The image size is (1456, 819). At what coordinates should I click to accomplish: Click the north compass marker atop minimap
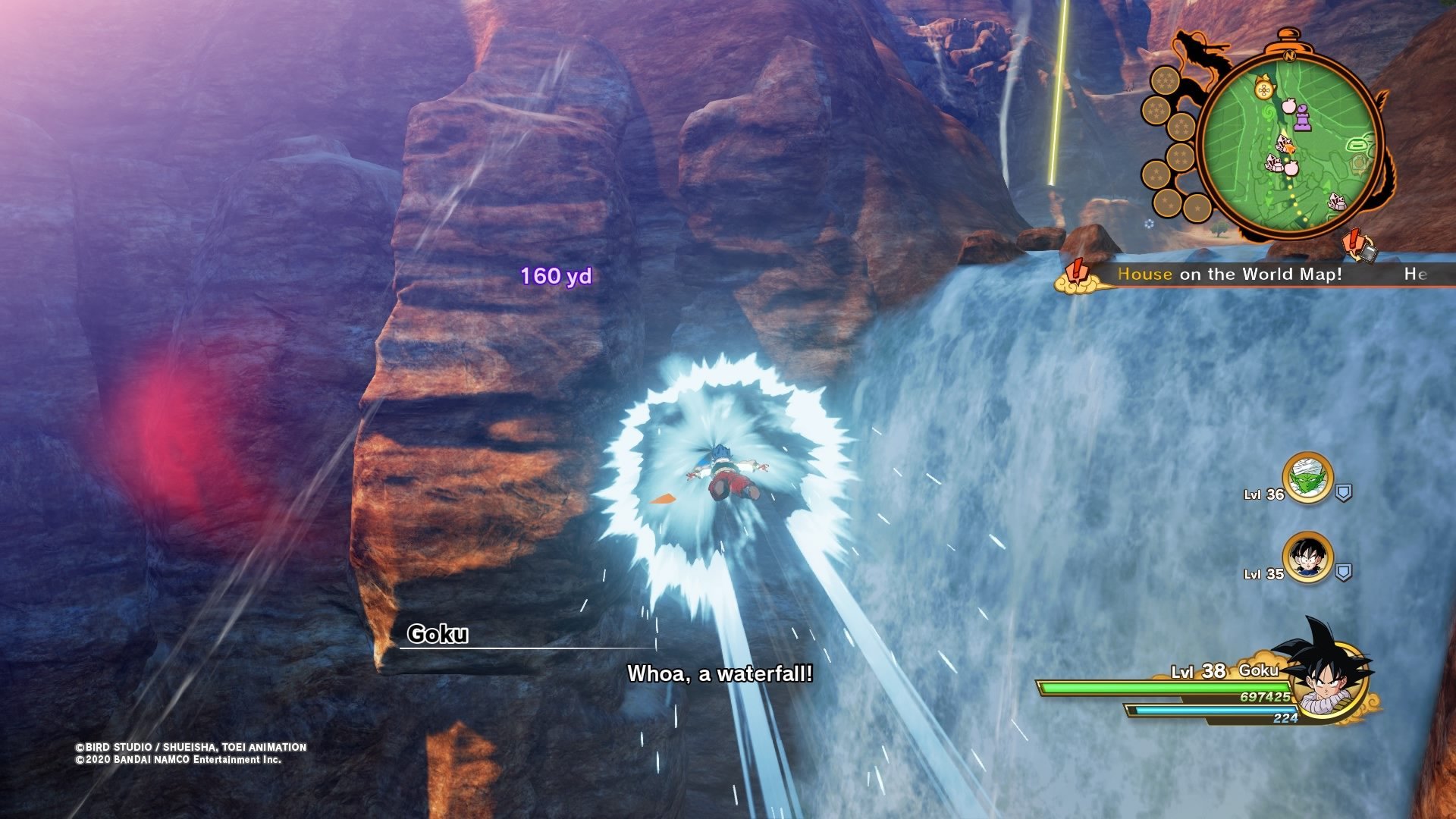[1288, 55]
